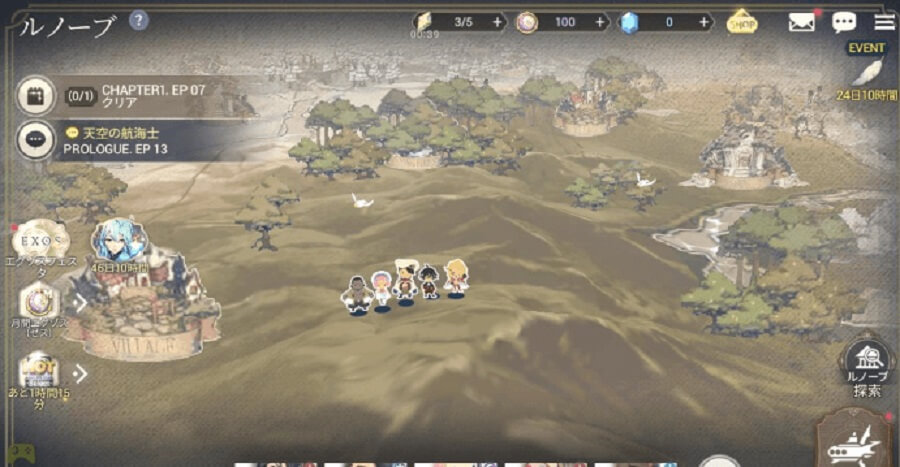This screenshot has width=900, height=467.
Task: Expand the arrow beside the HOT offer
Action: click(80, 373)
